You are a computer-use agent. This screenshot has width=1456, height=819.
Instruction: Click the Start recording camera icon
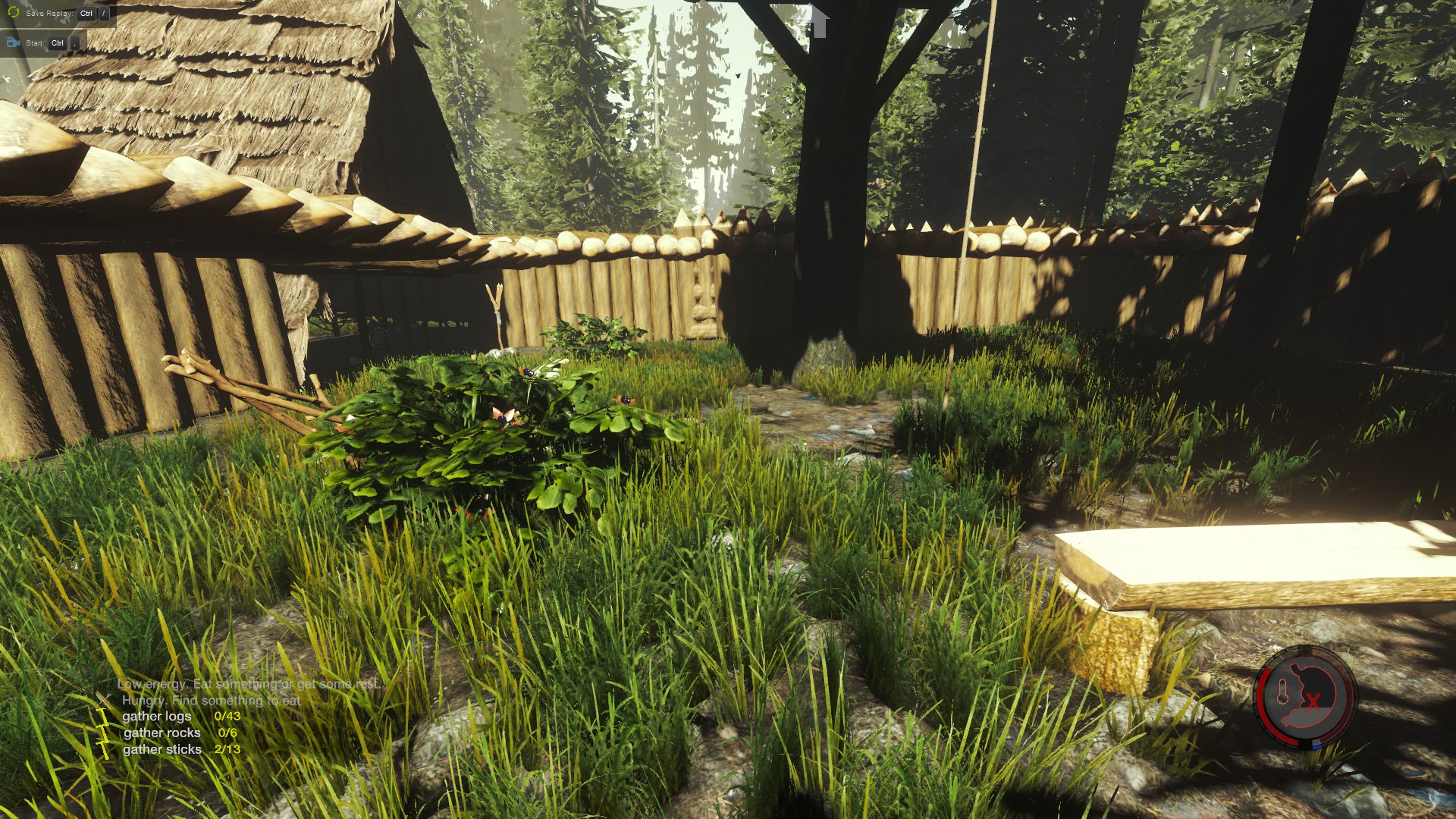[13, 42]
